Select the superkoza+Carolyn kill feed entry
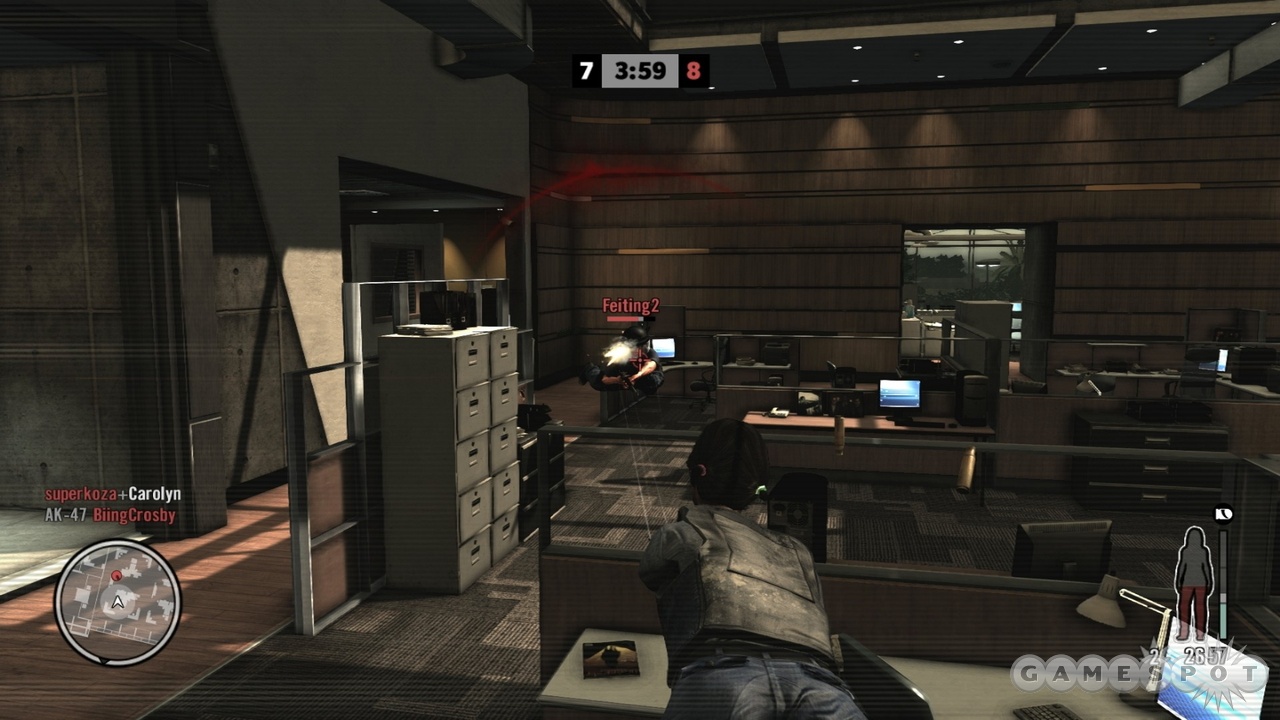The height and width of the screenshot is (720, 1280). (x=112, y=495)
